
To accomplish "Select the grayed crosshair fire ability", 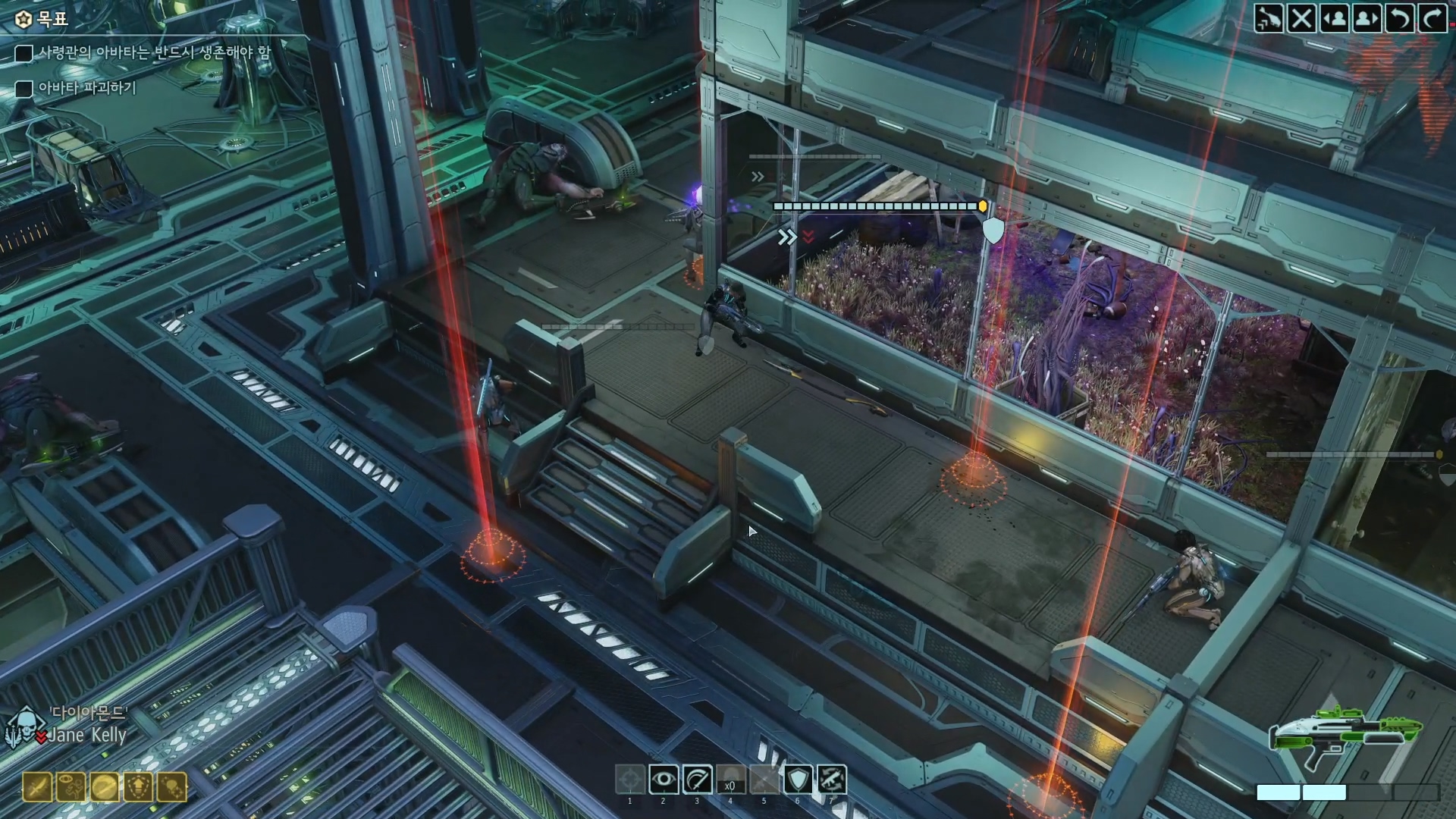I will 629,780.
